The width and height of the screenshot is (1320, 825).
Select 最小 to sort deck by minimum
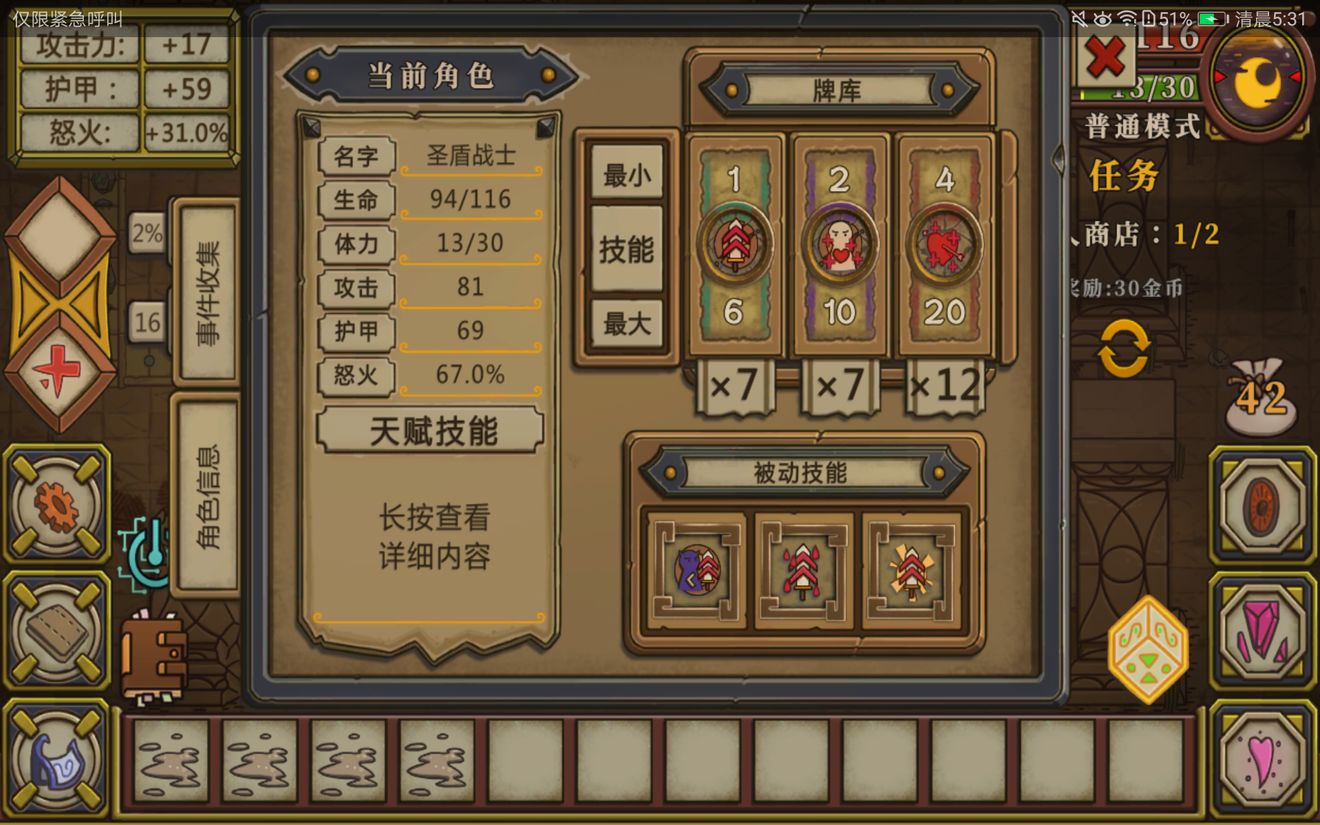[x=626, y=172]
